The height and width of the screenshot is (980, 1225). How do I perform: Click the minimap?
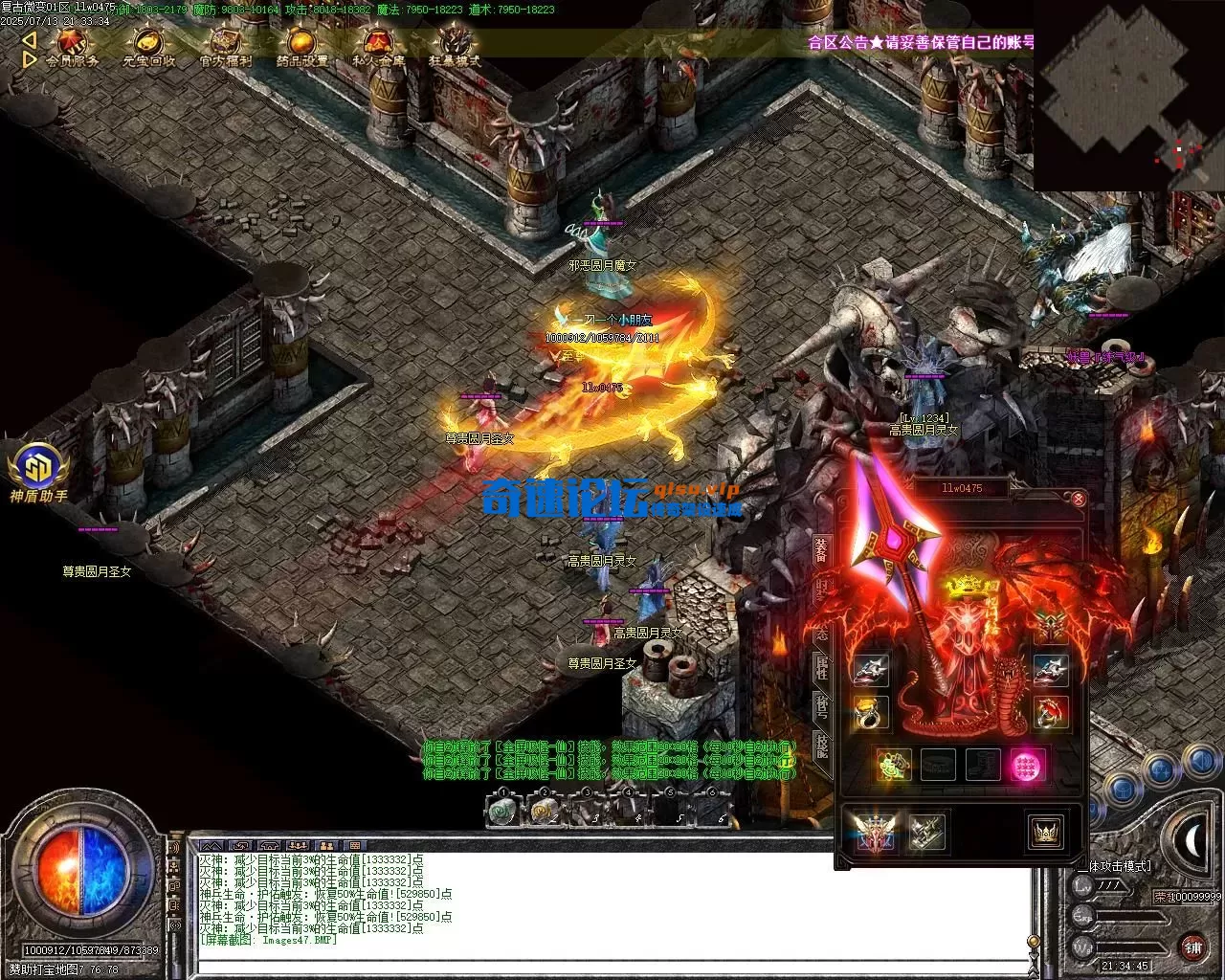[x=1127, y=96]
